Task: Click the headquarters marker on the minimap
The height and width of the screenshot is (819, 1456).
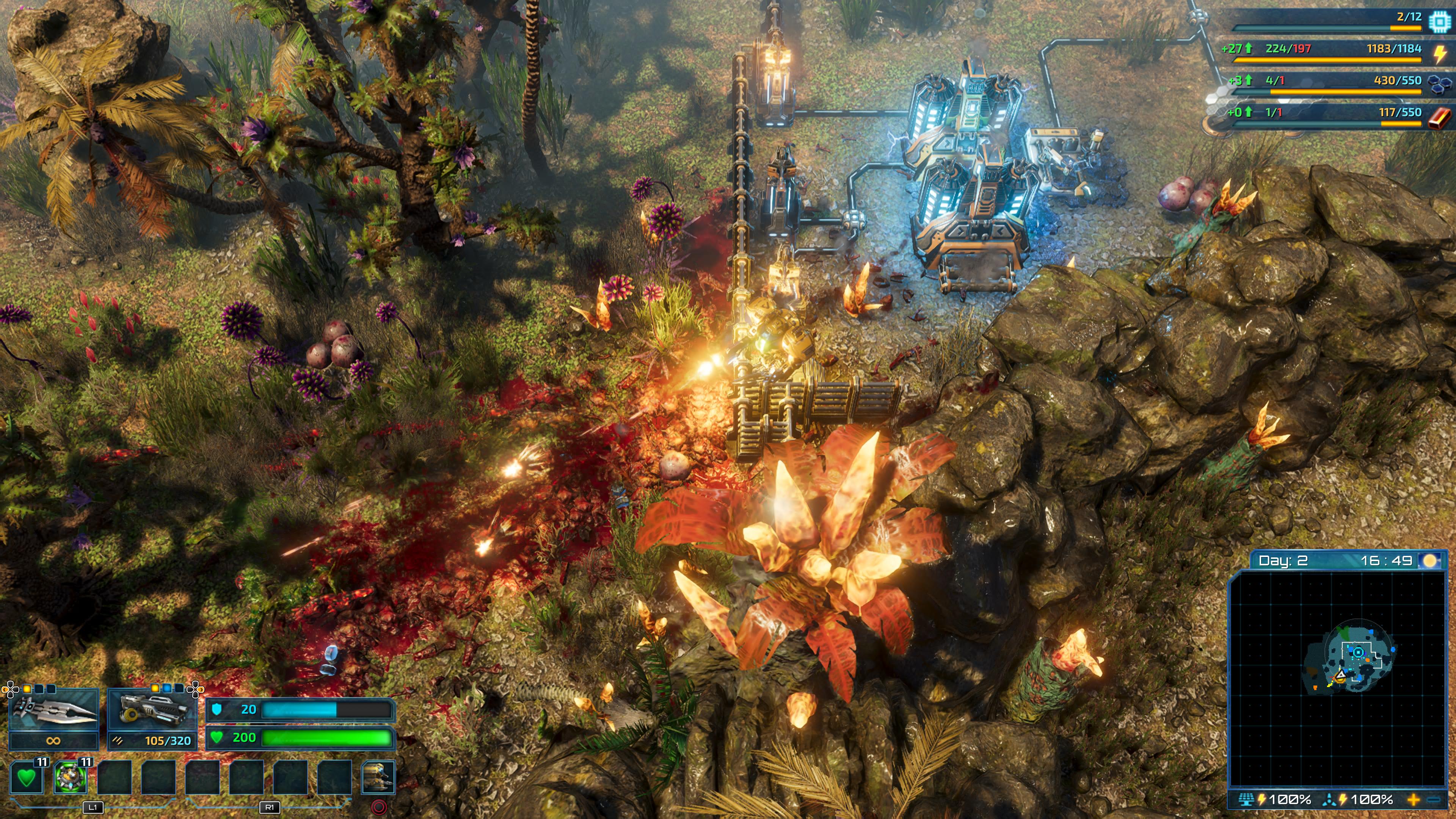Action: (x=1358, y=652)
